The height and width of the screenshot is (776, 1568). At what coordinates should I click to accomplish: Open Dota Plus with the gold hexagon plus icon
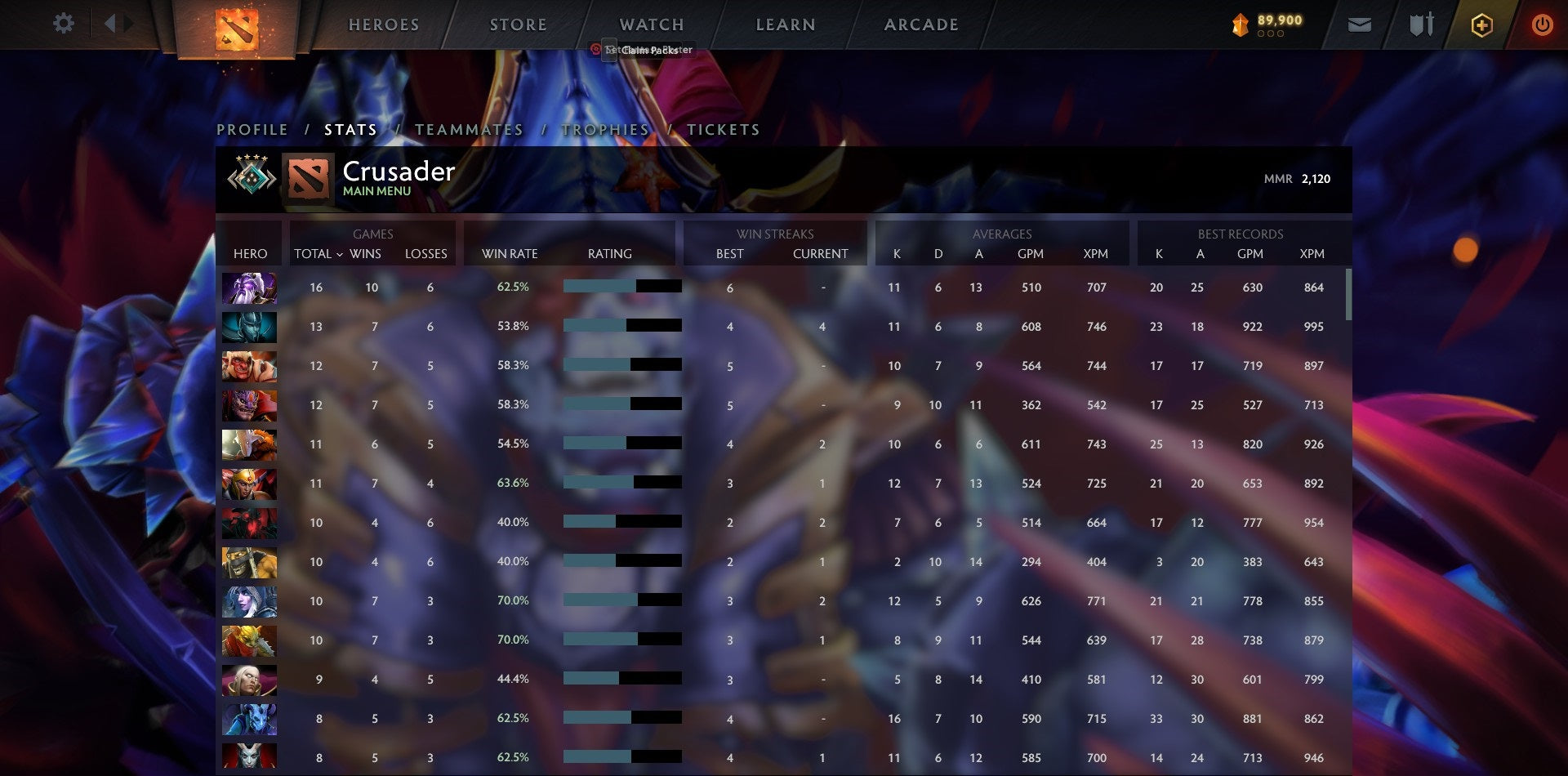point(1482,25)
